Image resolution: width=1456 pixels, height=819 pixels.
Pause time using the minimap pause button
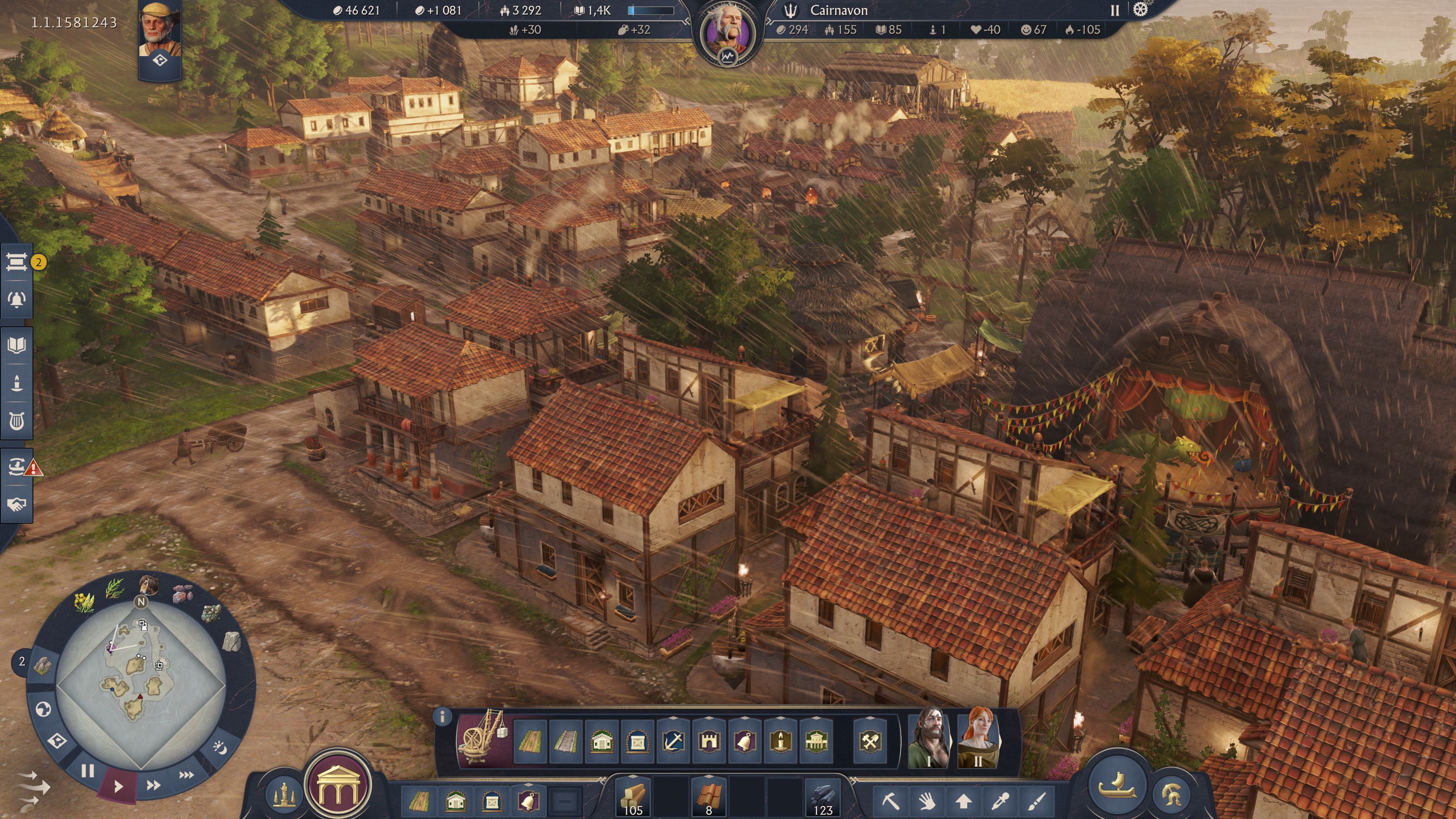tap(87, 770)
